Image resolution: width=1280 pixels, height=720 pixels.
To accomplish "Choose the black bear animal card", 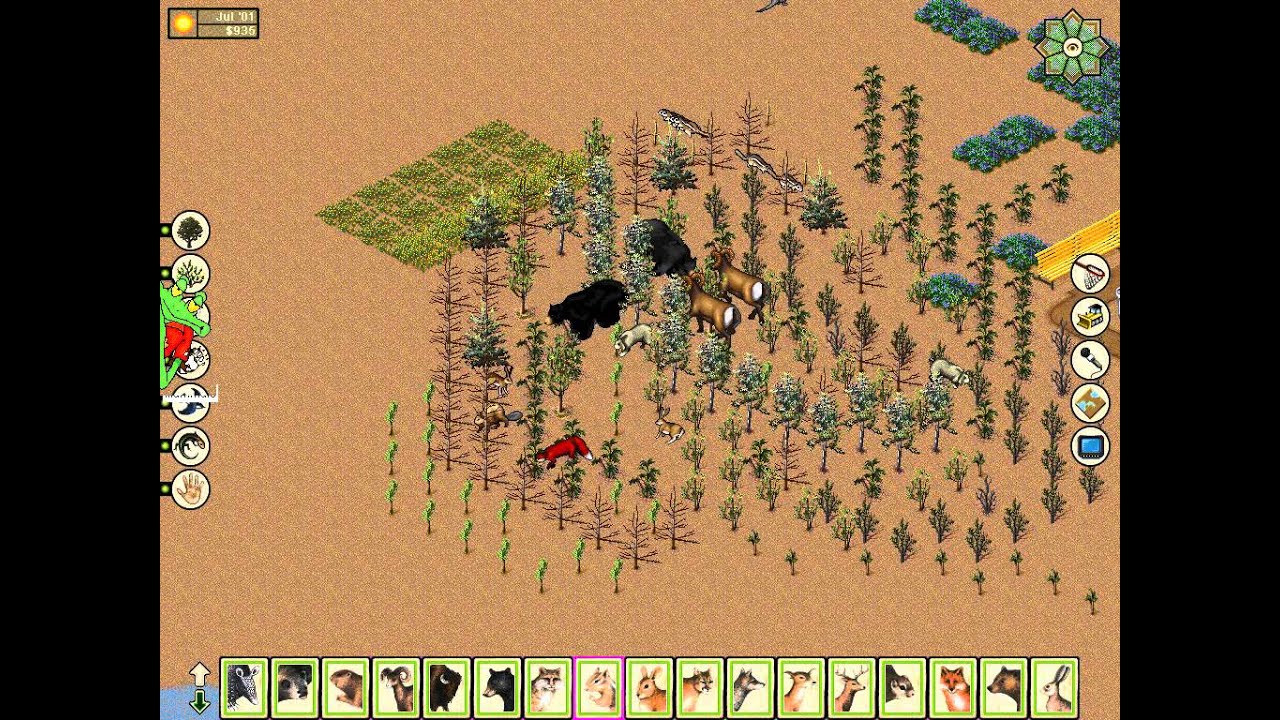I will click(x=497, y=687).
